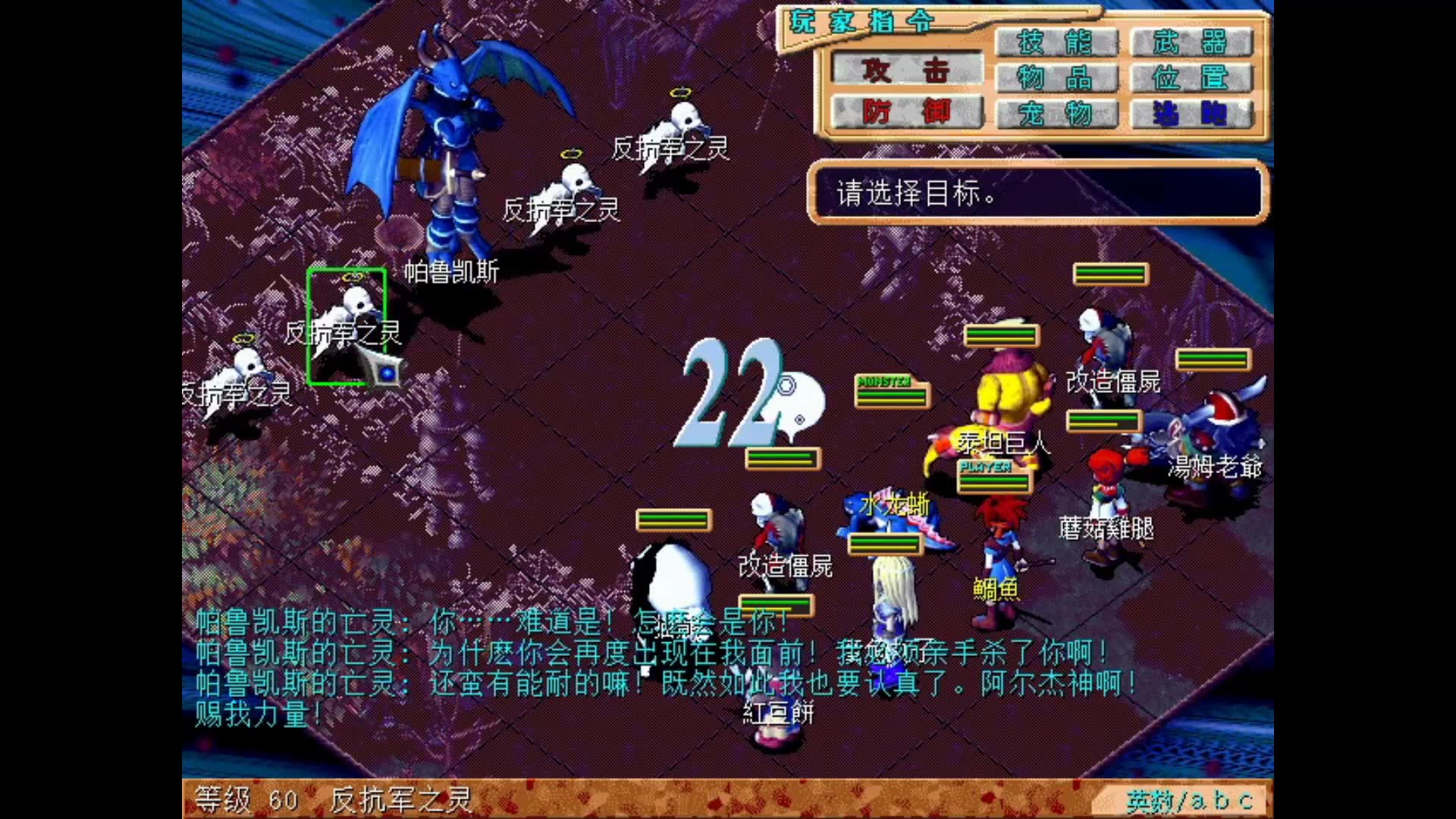
Task: Click the 防御 (Defend) command button
Action: [x=904, y=114]
